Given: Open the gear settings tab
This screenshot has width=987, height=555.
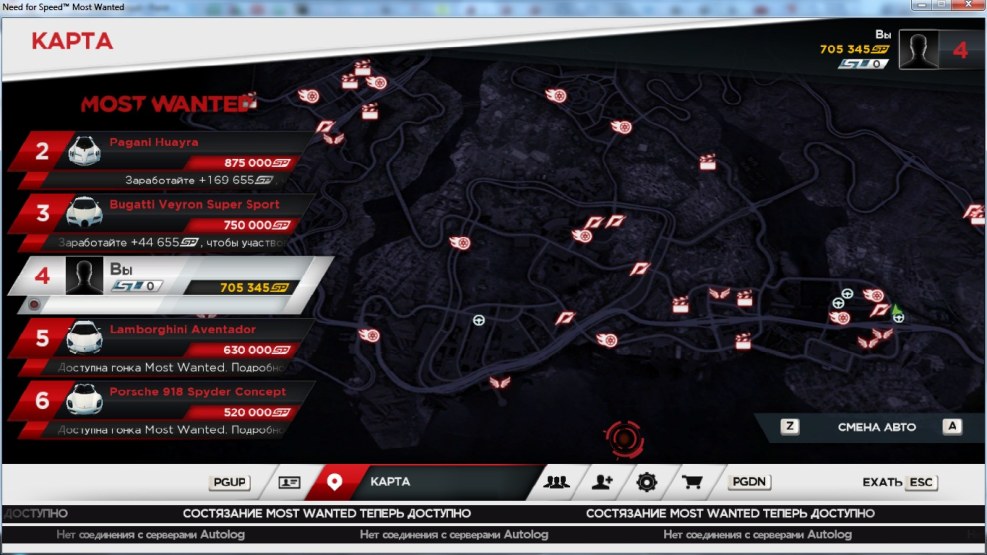Looking at the screenshot, I should click(646, 482).
